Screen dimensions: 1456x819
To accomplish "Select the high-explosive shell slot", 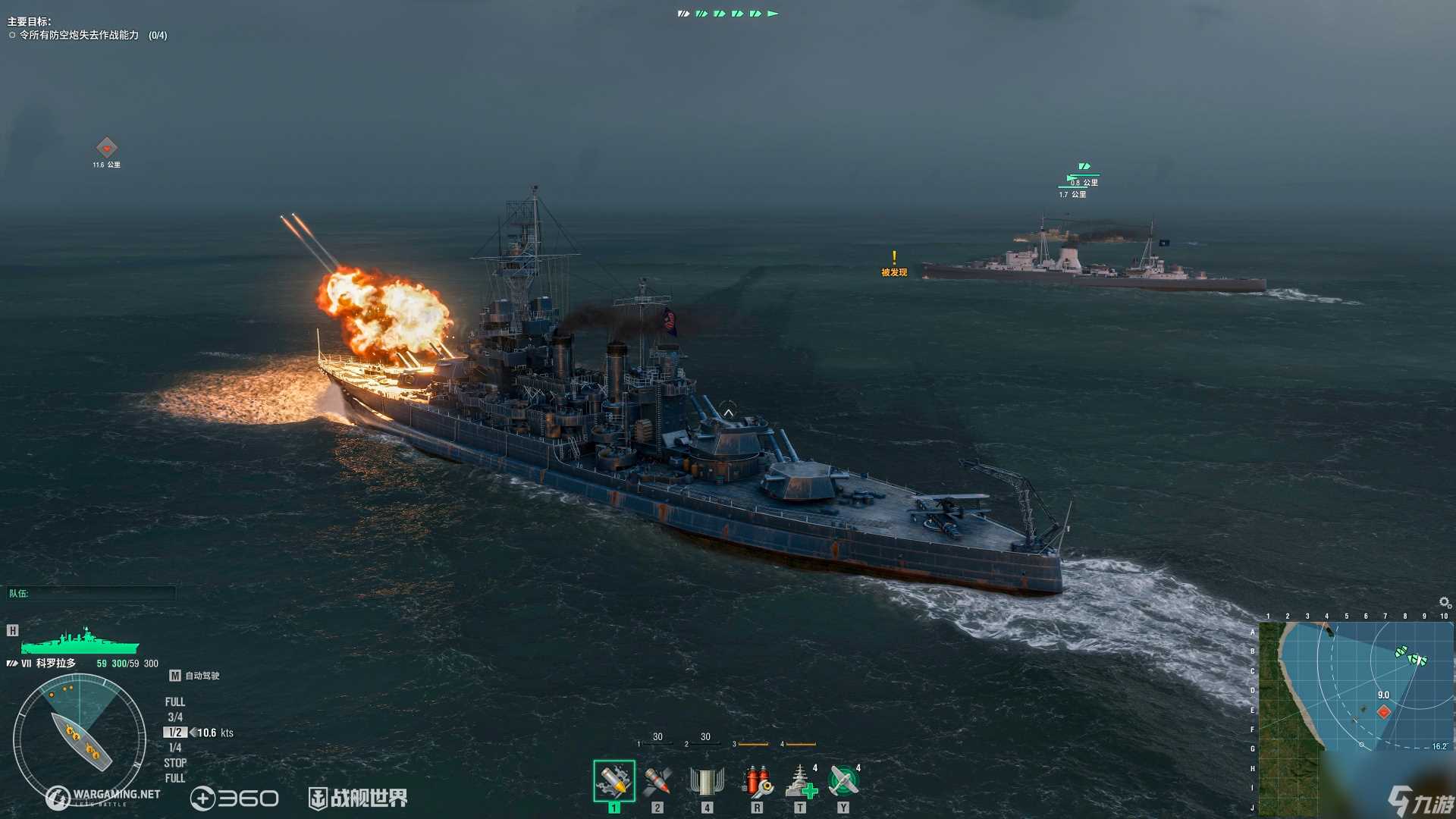I will [613, 781].
